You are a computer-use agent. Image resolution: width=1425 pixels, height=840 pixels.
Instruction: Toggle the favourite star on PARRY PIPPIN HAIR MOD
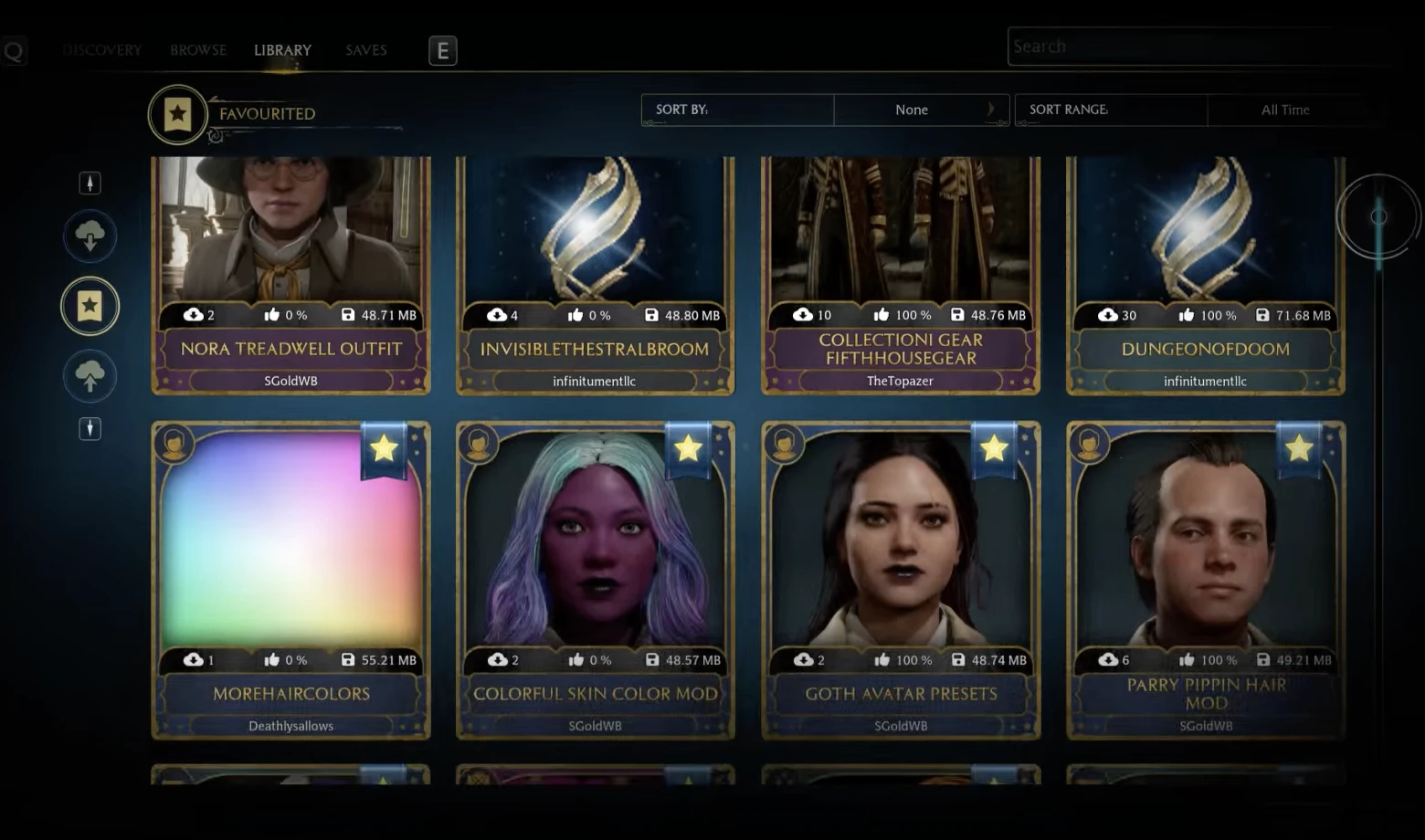1299,447
